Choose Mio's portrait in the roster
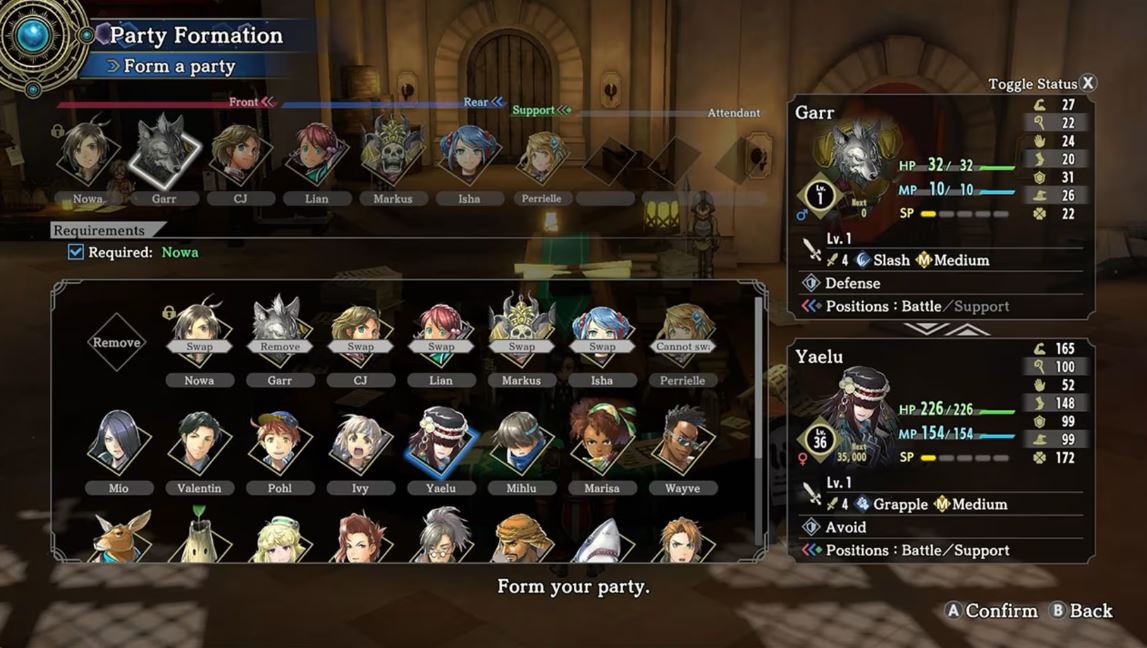Image resolution: width=1147 pixels, height=648 pixels. point(119,442)
